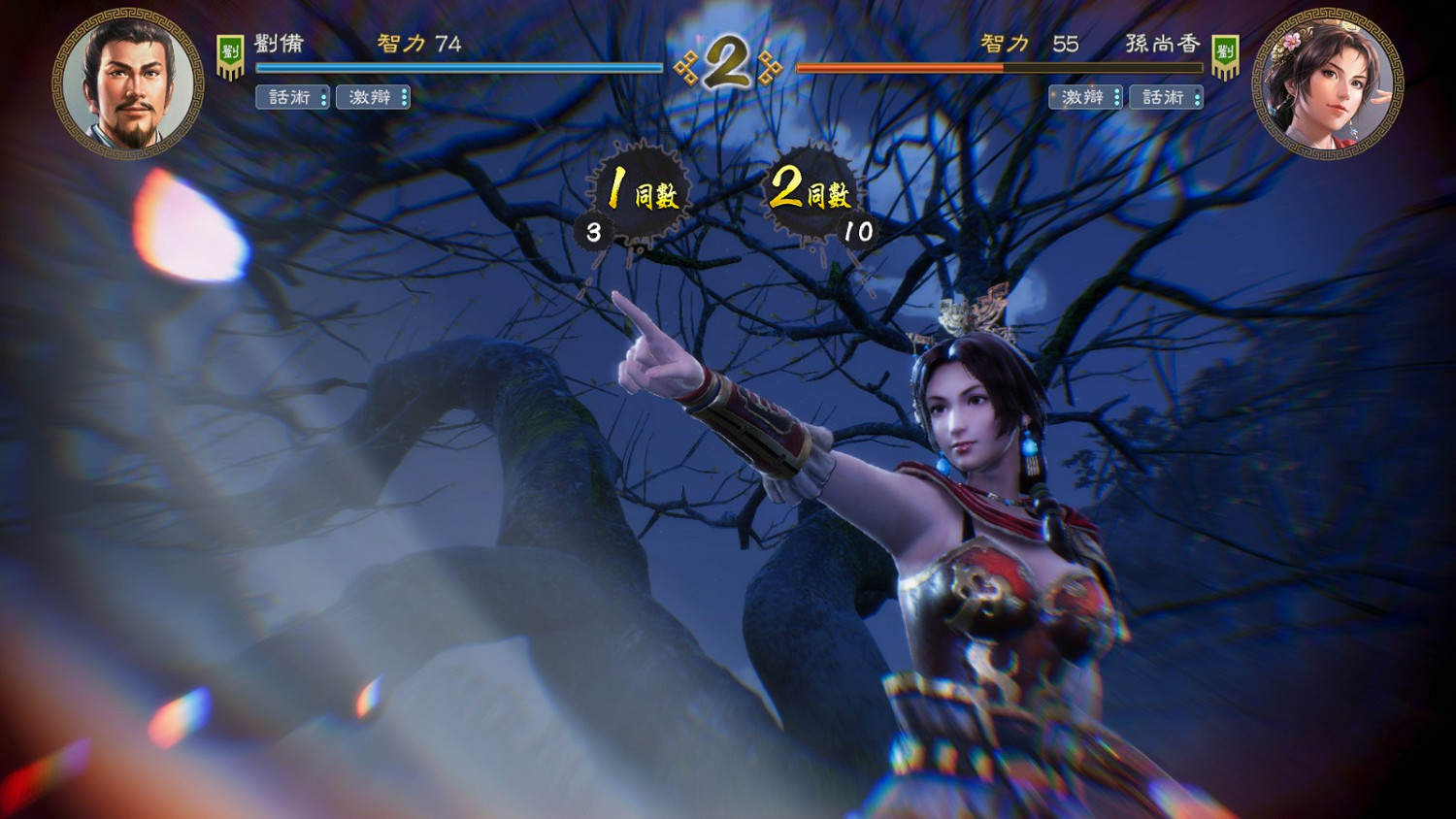
Task: Select Liu Bei's 話術 debate skill
Action: click(291, 97)
